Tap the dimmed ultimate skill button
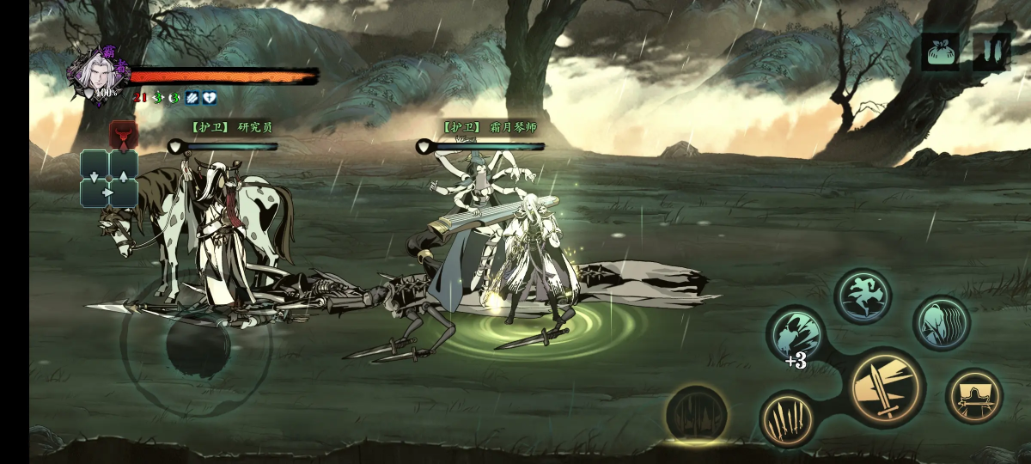This screenshot has width=1031, height=464. [696, 414]
